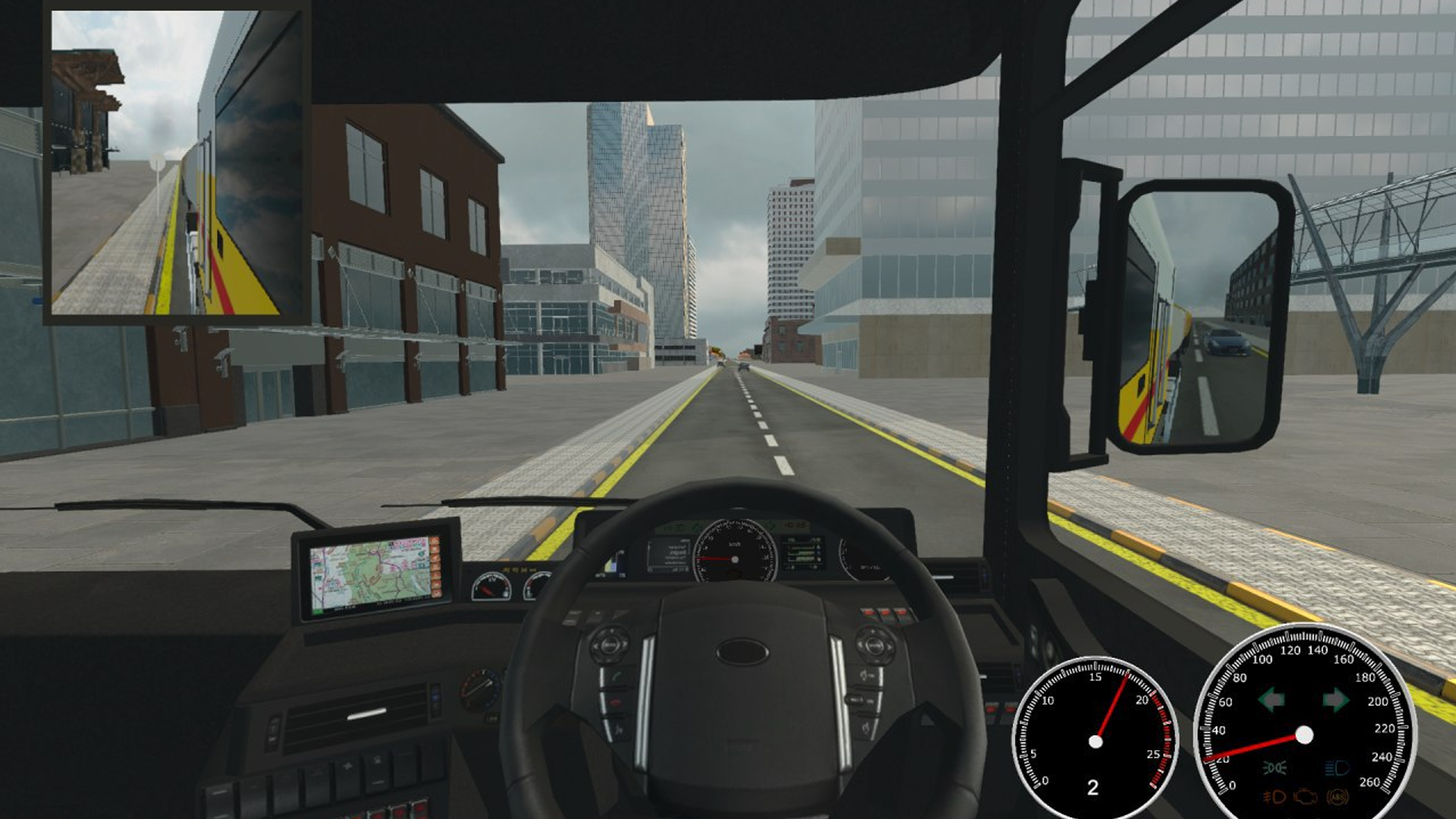Click the green position lights indicator icon
The height and width of the screenshot is (819, 1456).
1275,768
